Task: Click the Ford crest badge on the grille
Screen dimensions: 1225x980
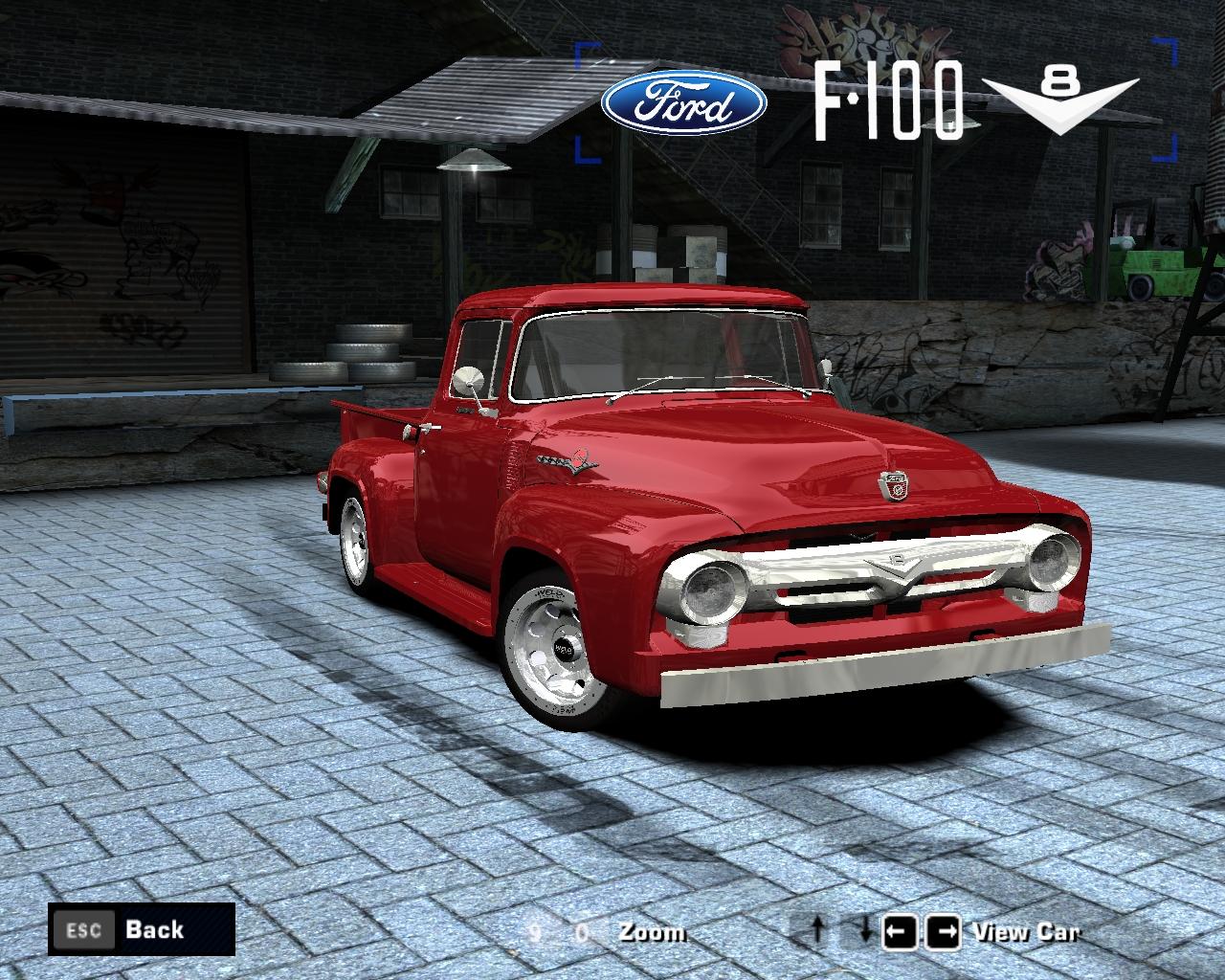Action: [892, 488]
